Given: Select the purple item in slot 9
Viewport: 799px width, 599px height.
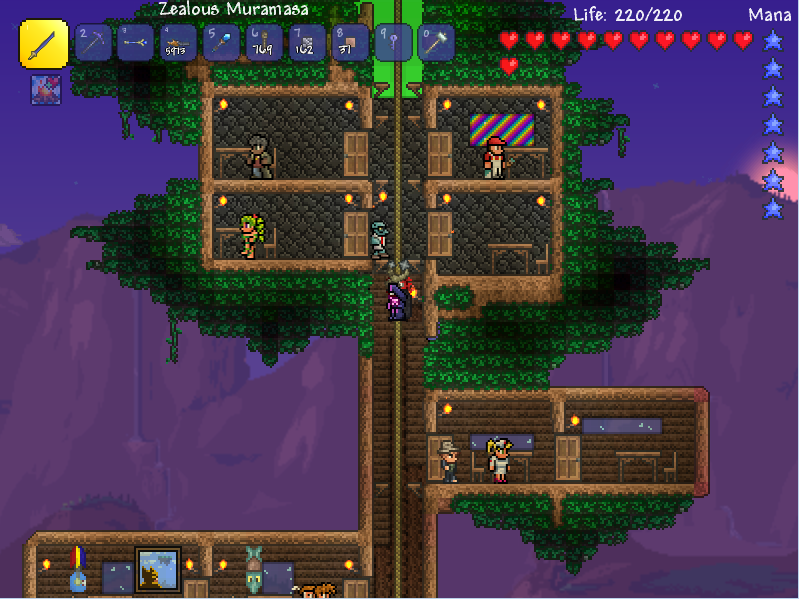Looking at the screenshot, I should click(393, 43).
